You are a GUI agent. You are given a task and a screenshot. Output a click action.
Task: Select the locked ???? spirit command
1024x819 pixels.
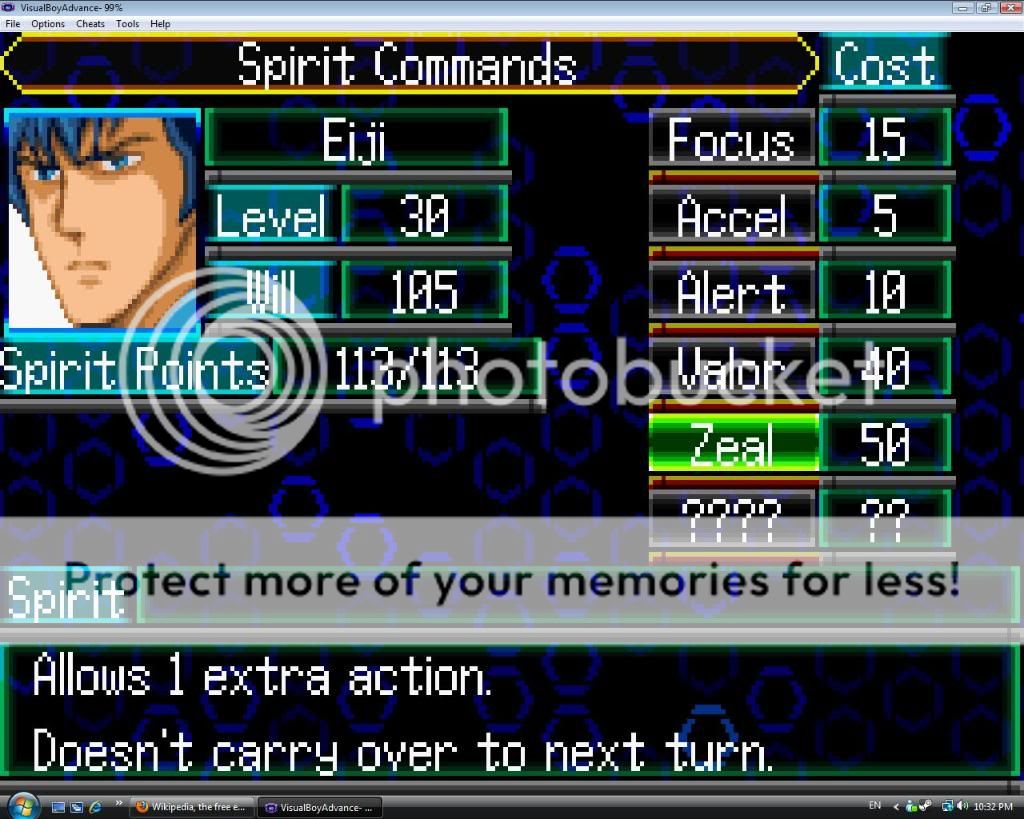(732, 515)
